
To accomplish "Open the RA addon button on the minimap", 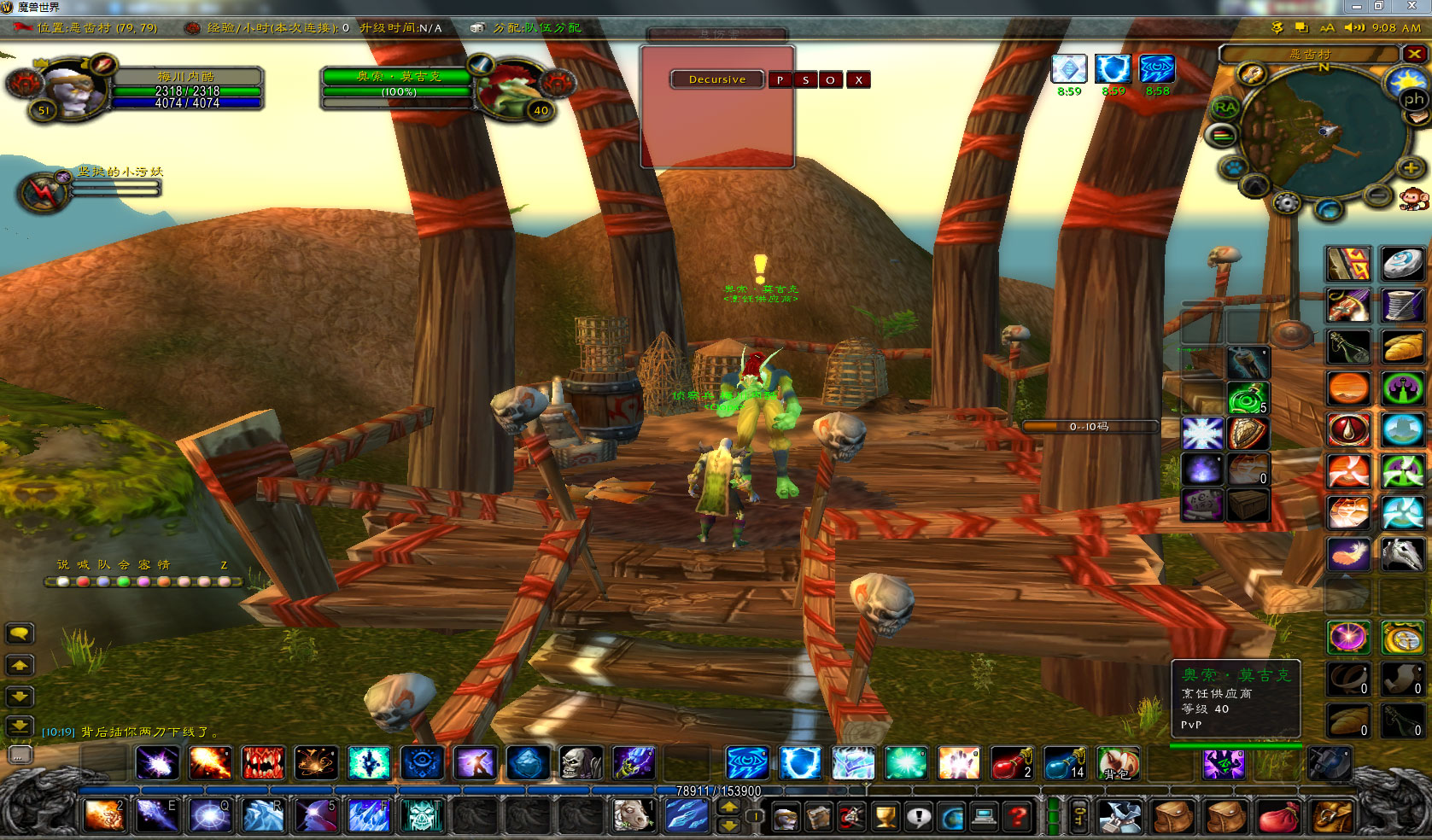I will 1225,108.
